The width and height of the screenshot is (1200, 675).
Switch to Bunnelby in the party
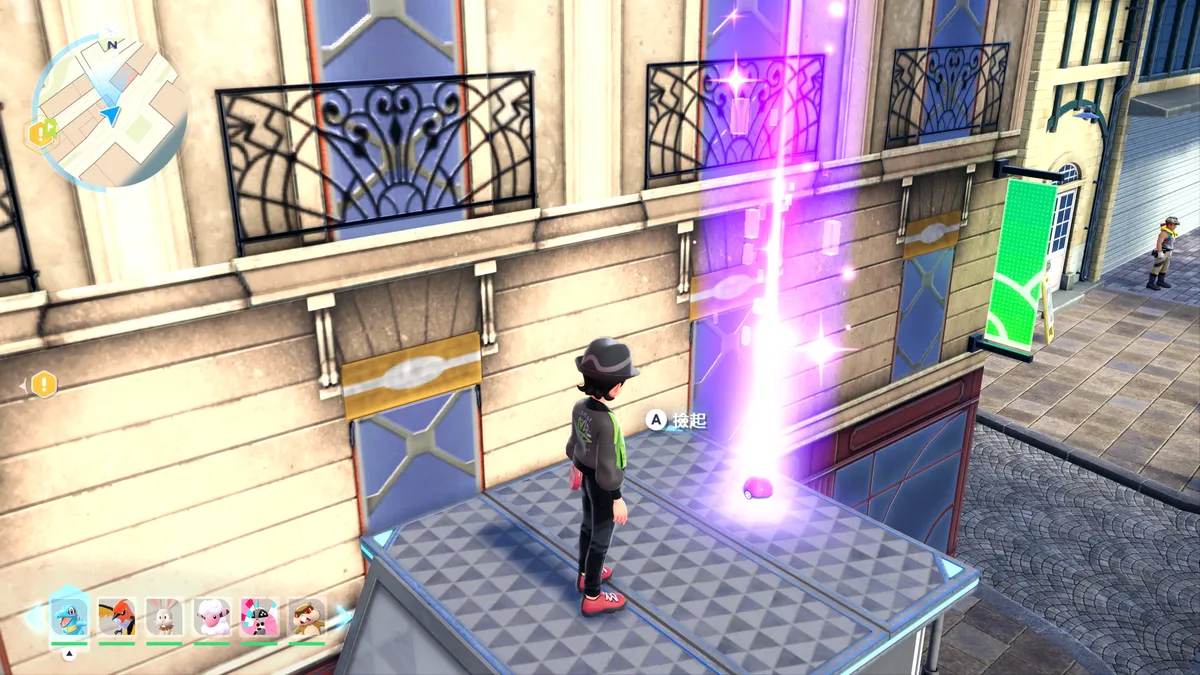point(164,617)
